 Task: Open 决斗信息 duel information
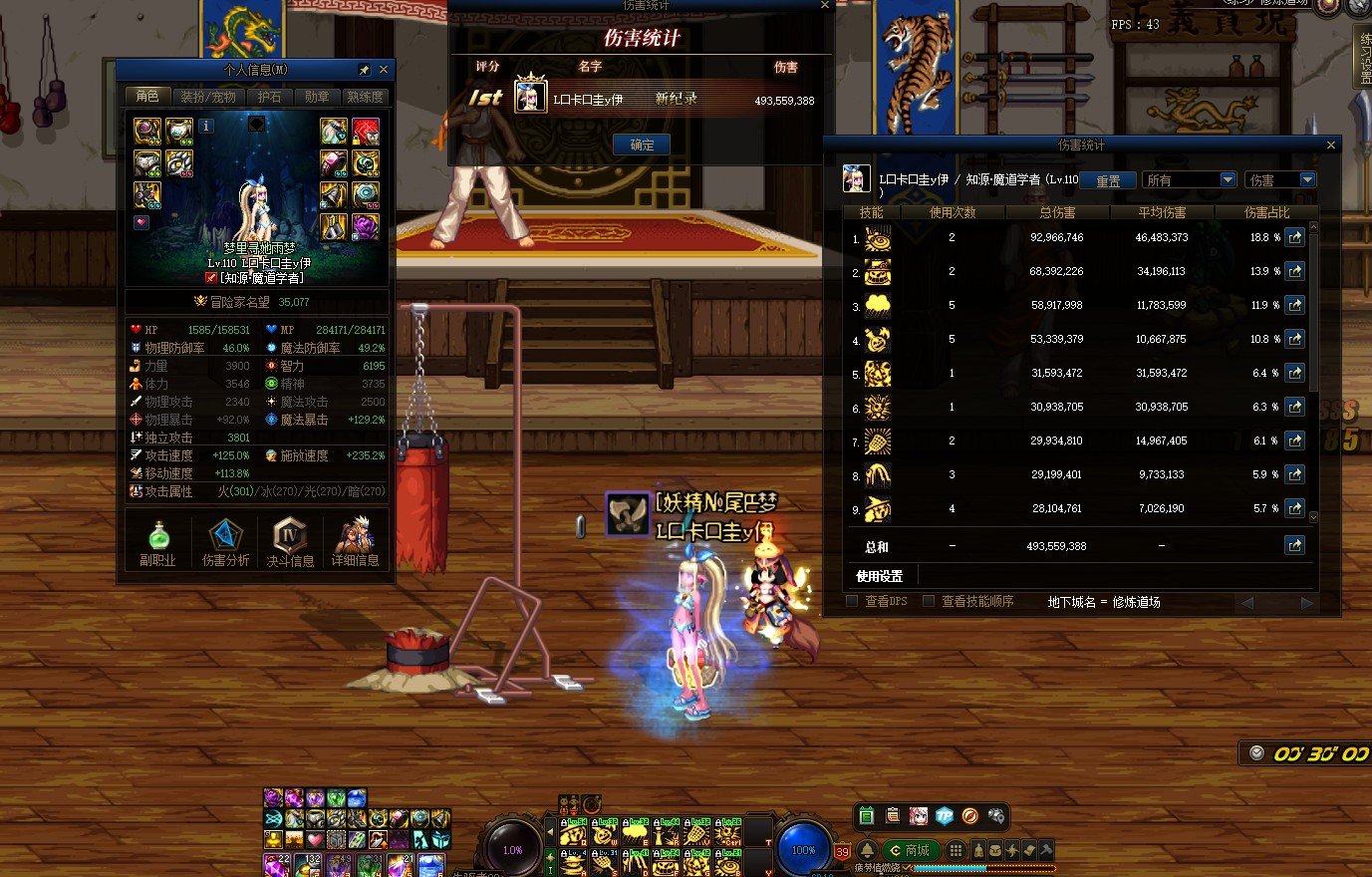290,542
